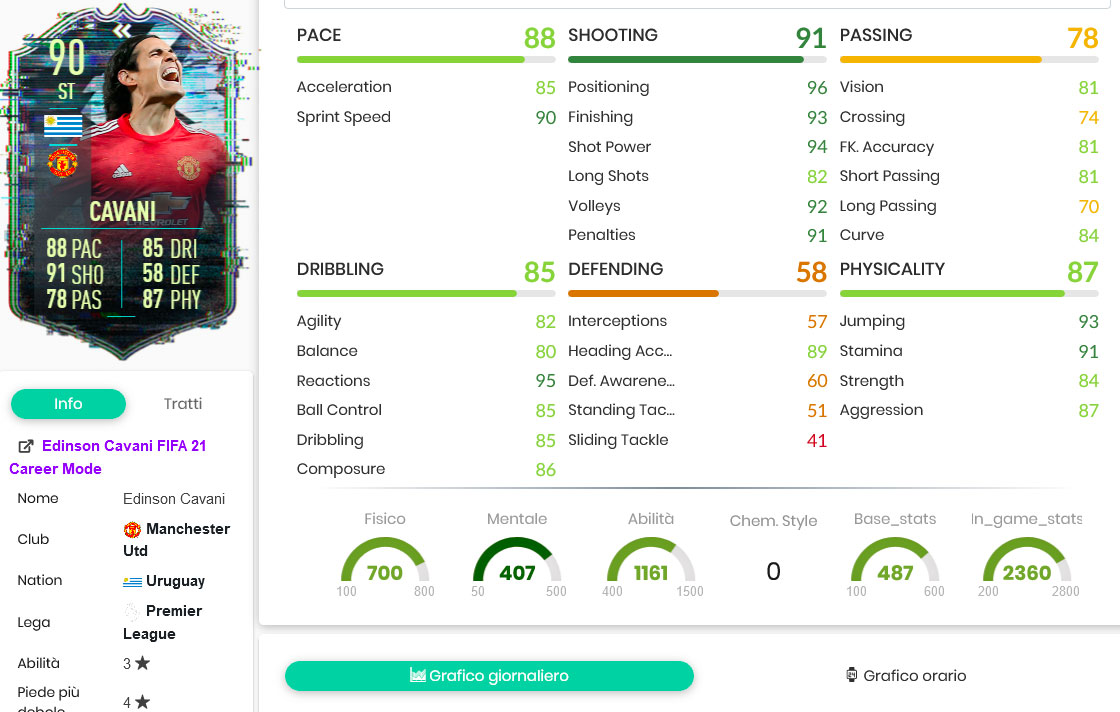Viewport: 1120px width, 712px height.
Task: Switch to the Tratti tab
Action: pos(182,404)
